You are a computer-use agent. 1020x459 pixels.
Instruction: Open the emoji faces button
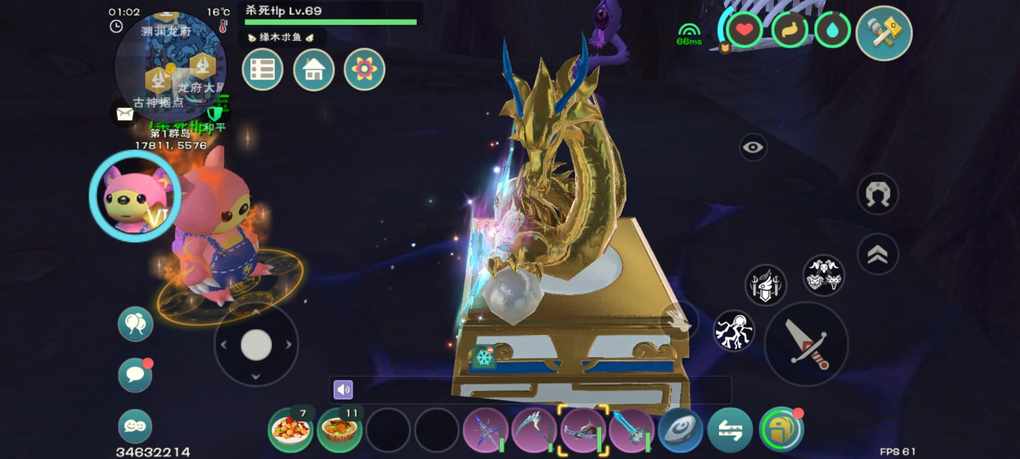(x=135, y=426)
